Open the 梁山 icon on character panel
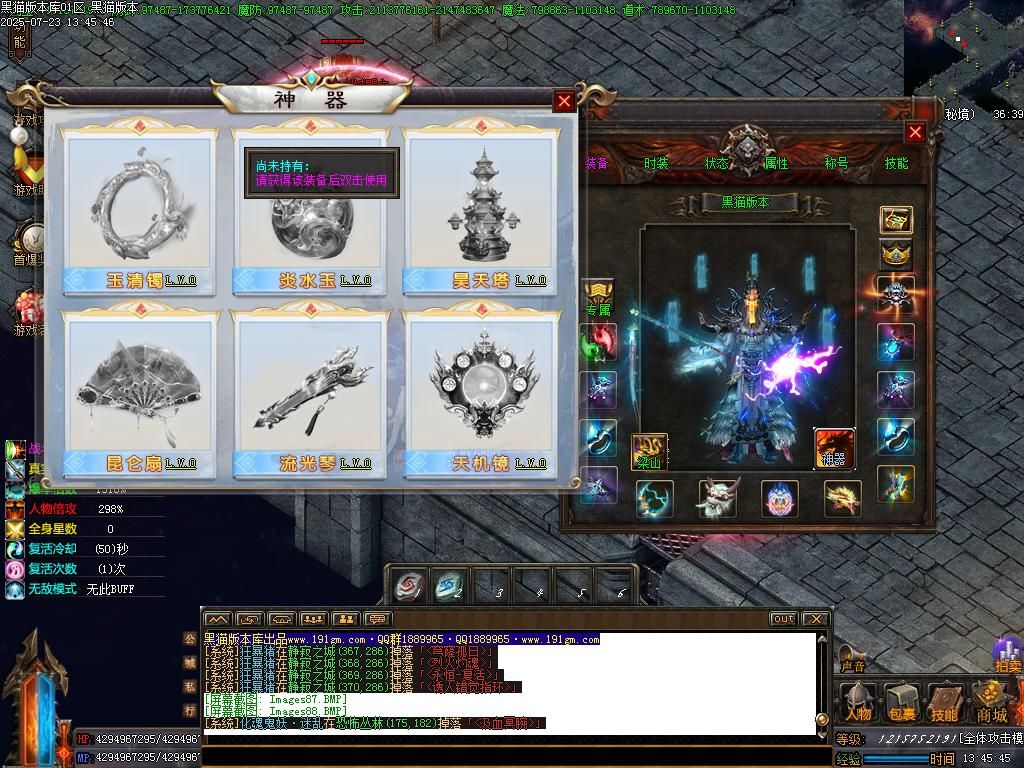 (649, 451)
